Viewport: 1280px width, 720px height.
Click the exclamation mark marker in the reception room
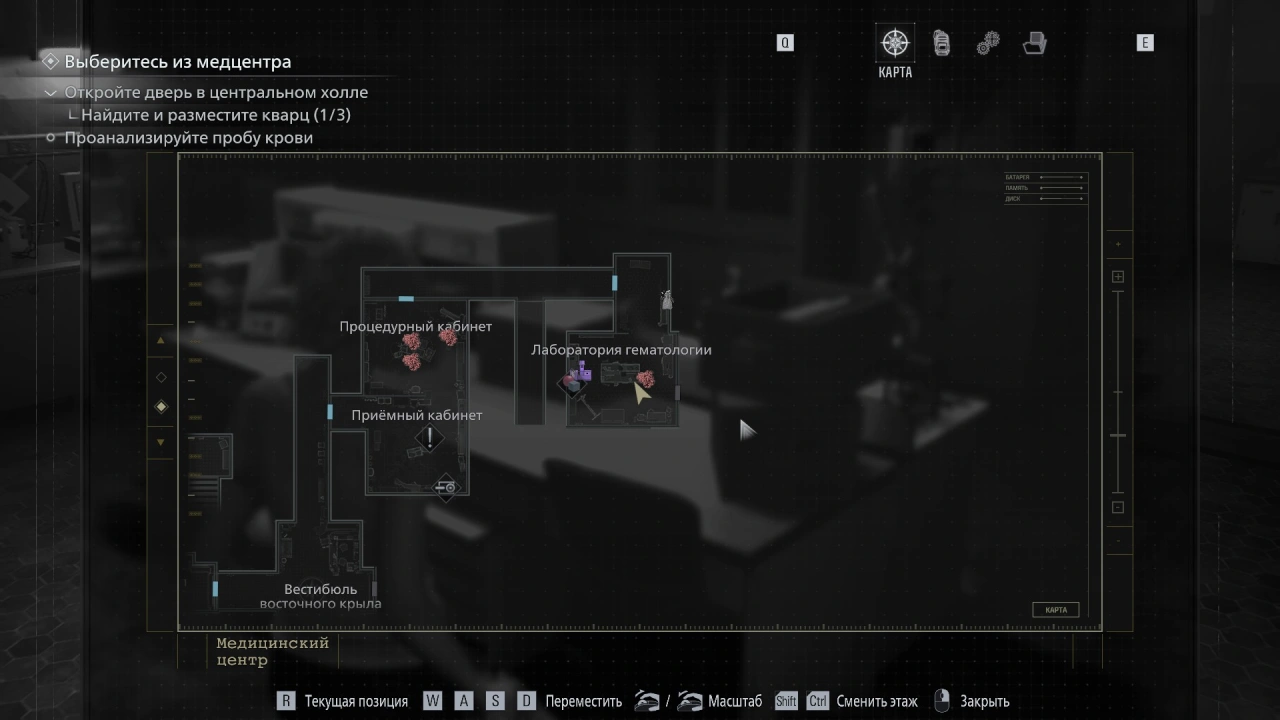(x=430, y=437)
